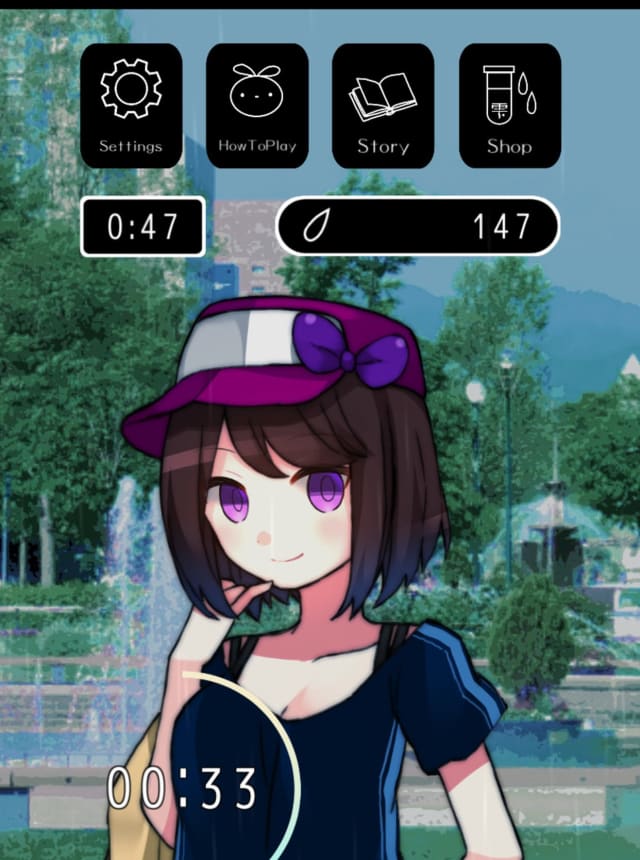Screen dimensions: 640x860
Task: Open the Story book
Action: pyautogui.click(x=383, y=105)
